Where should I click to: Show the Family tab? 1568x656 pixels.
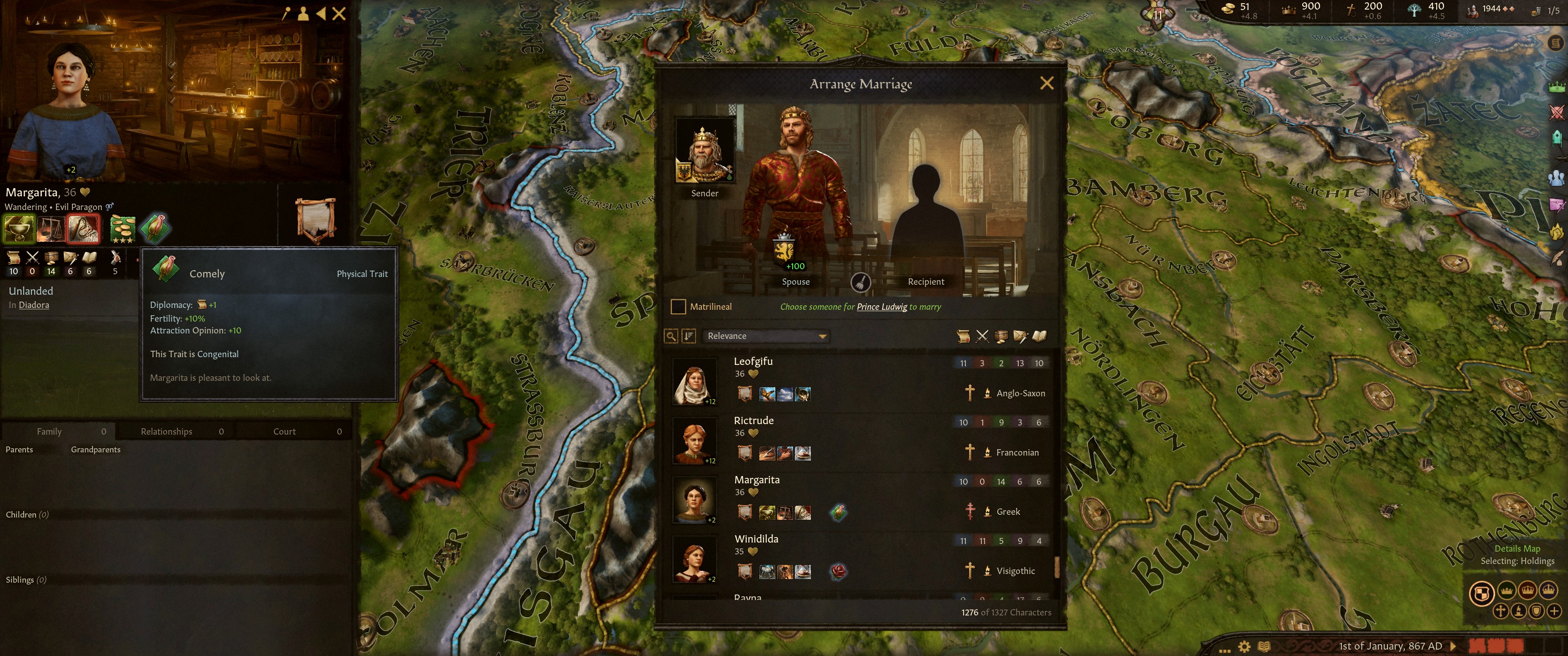point(49,431)
